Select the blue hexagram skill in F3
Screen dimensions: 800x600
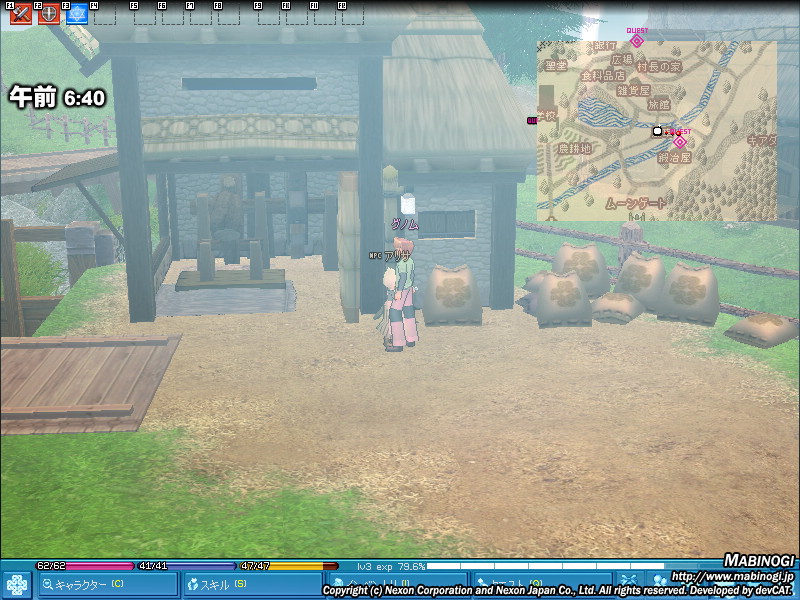click(x=76, y=14)
